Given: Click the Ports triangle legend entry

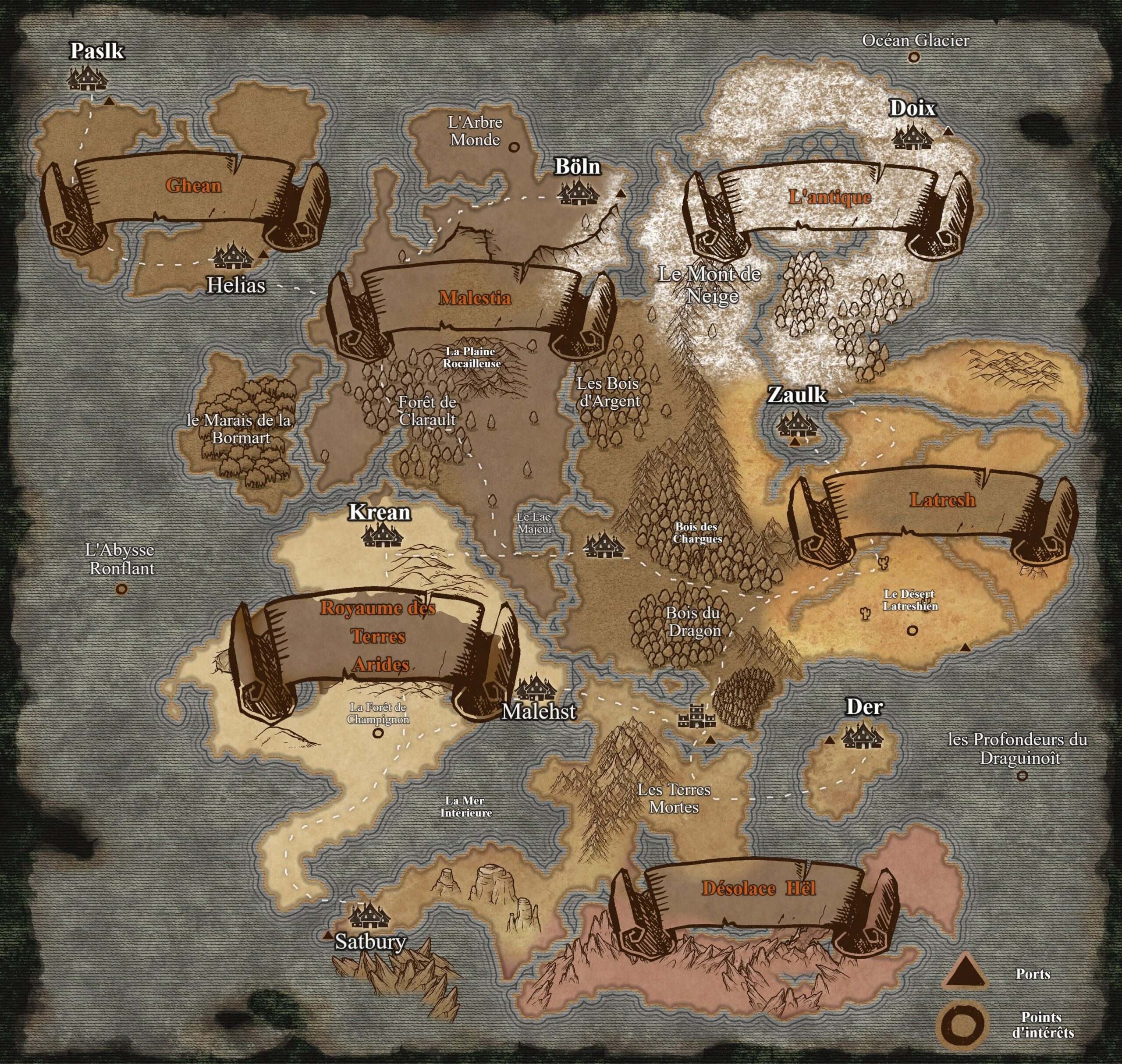Looking at the screenshot, I should click(964, 973).
